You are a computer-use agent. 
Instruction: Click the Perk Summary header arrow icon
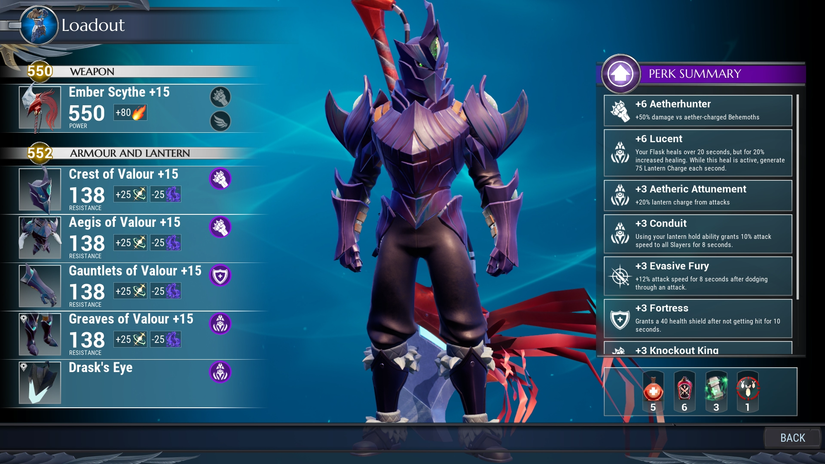(621, 73)
